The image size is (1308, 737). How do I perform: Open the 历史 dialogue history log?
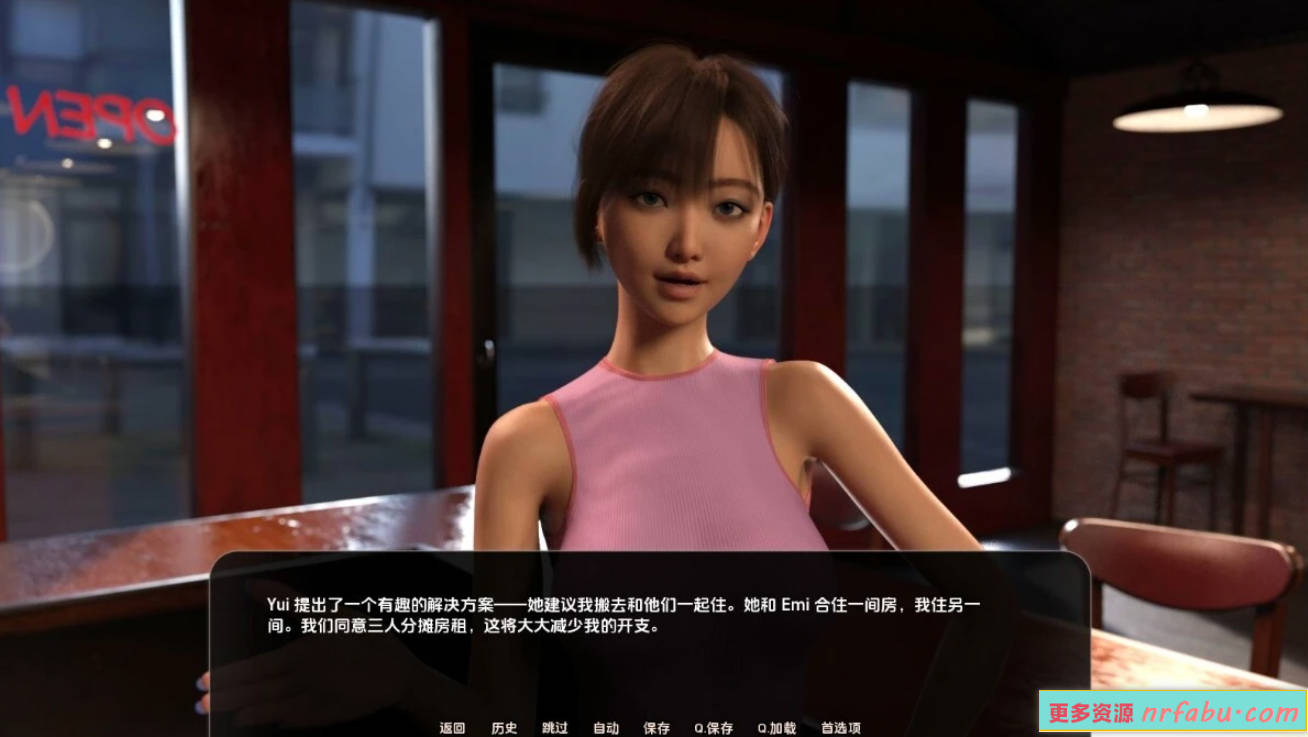pyautogui.click(x=505, y=727)
